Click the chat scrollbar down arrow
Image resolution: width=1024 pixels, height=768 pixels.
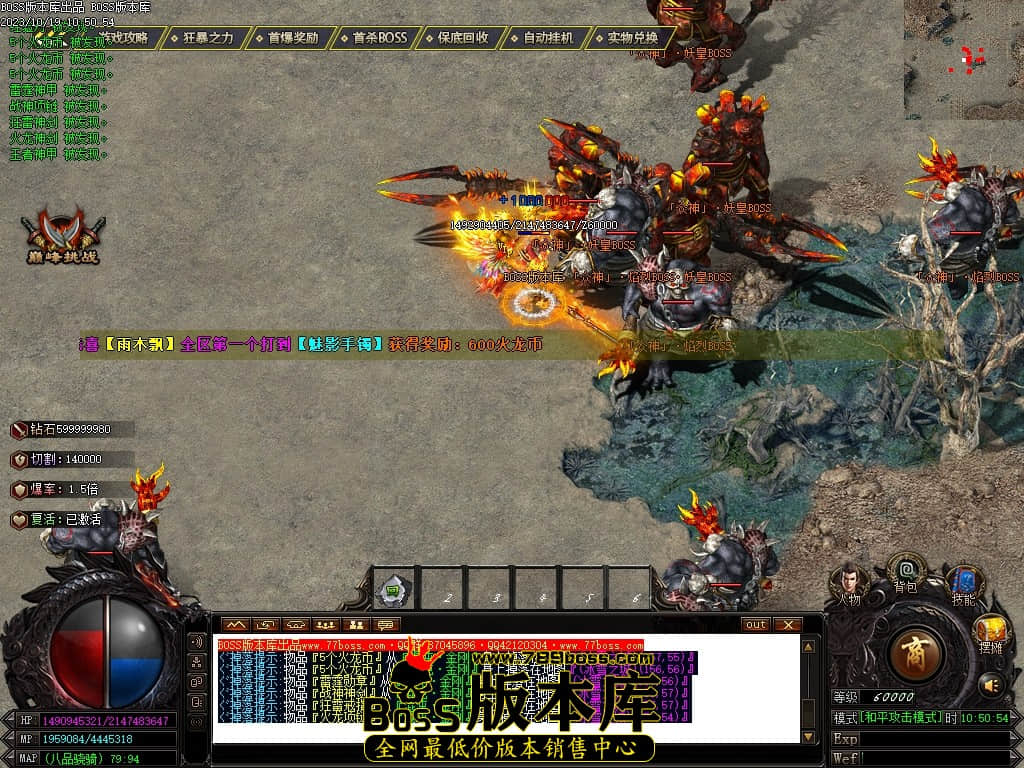[x=809, y=737]
